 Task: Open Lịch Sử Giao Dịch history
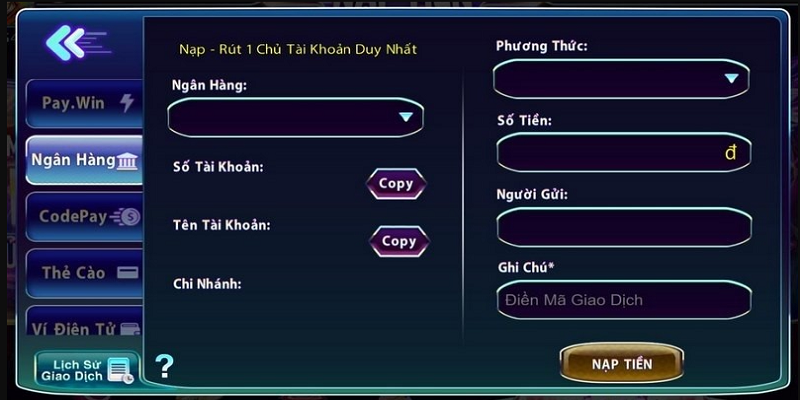pyautogui.click(x=86, y=369)
